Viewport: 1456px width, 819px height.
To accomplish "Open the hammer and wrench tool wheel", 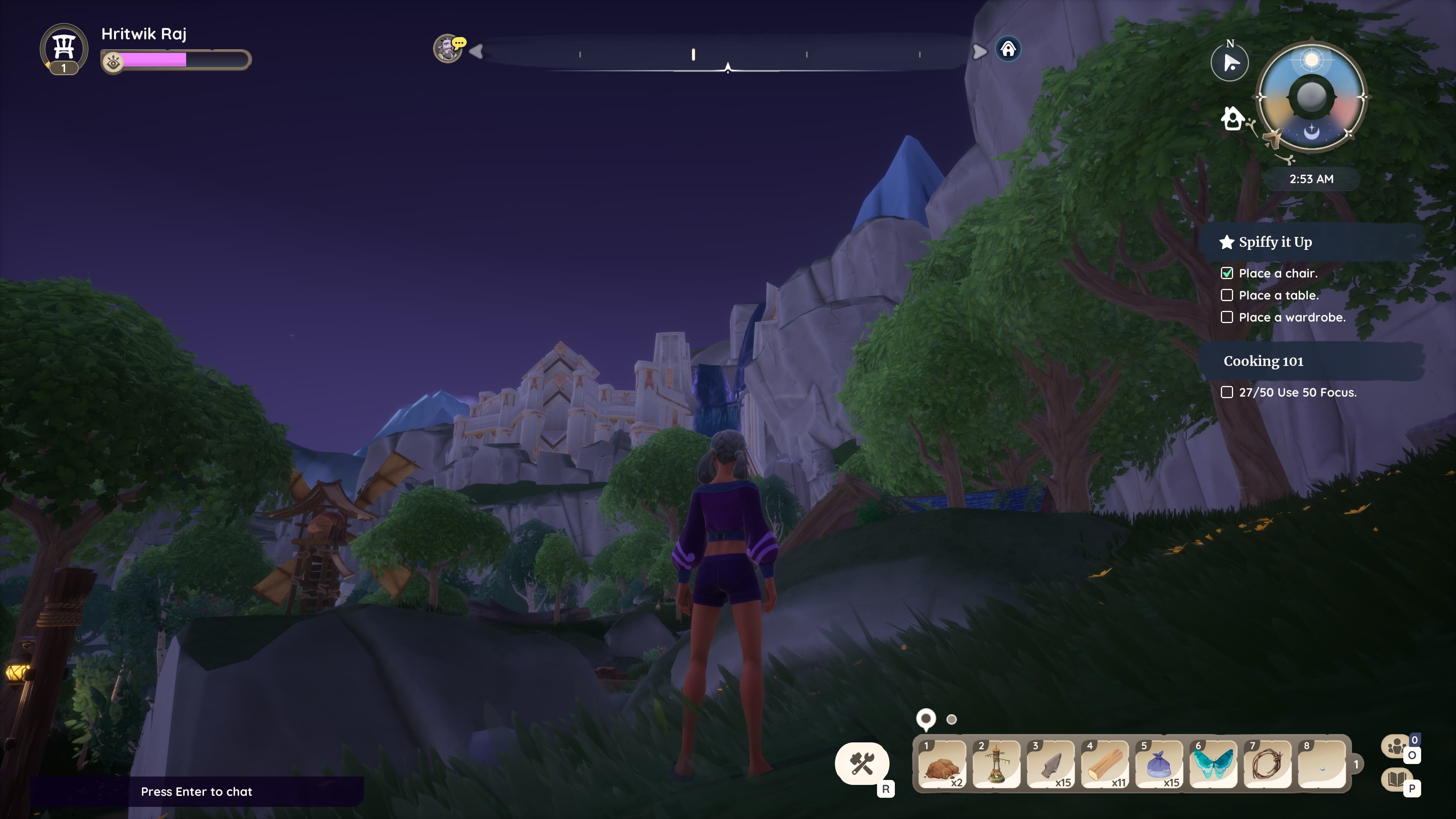I will tap(862, 764).
